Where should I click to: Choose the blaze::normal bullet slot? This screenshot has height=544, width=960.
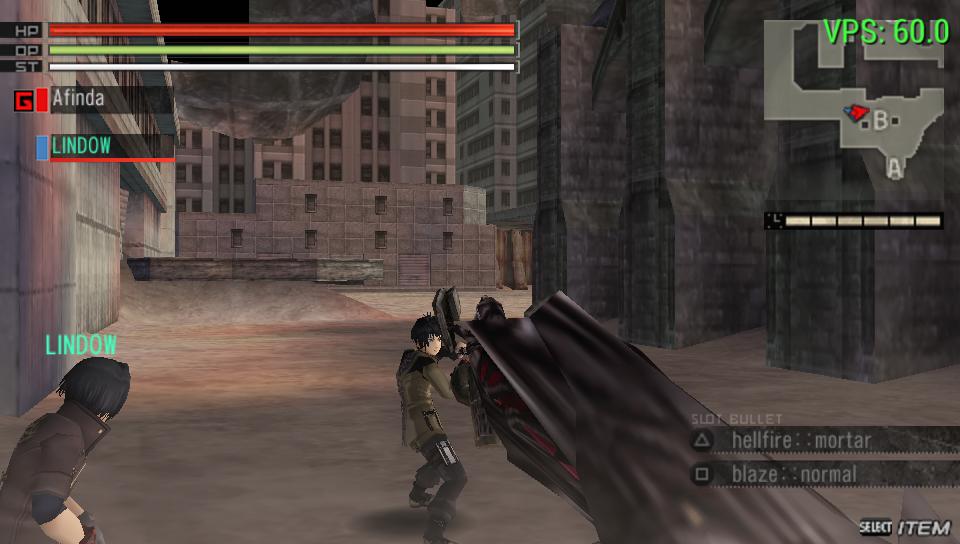[x=793, y=474]
